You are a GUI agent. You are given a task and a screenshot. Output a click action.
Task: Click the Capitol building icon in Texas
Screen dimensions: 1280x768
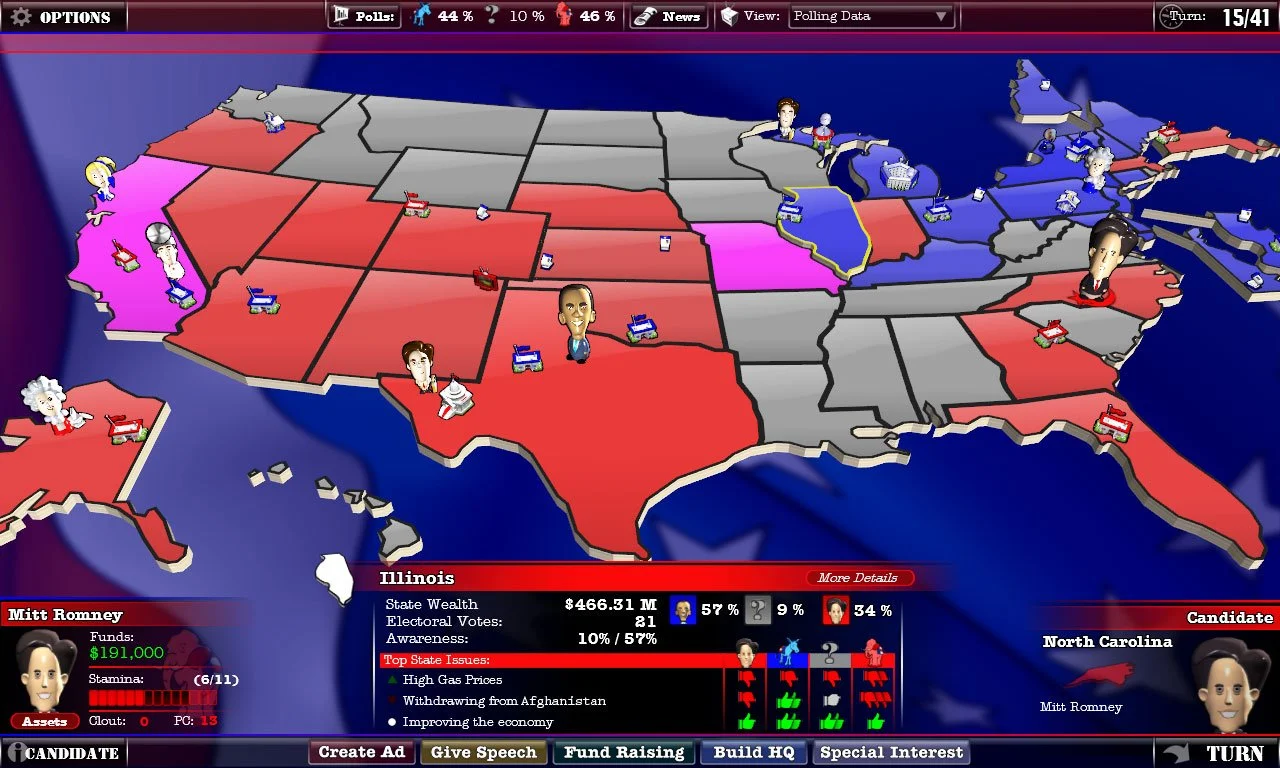click(455, 395)
